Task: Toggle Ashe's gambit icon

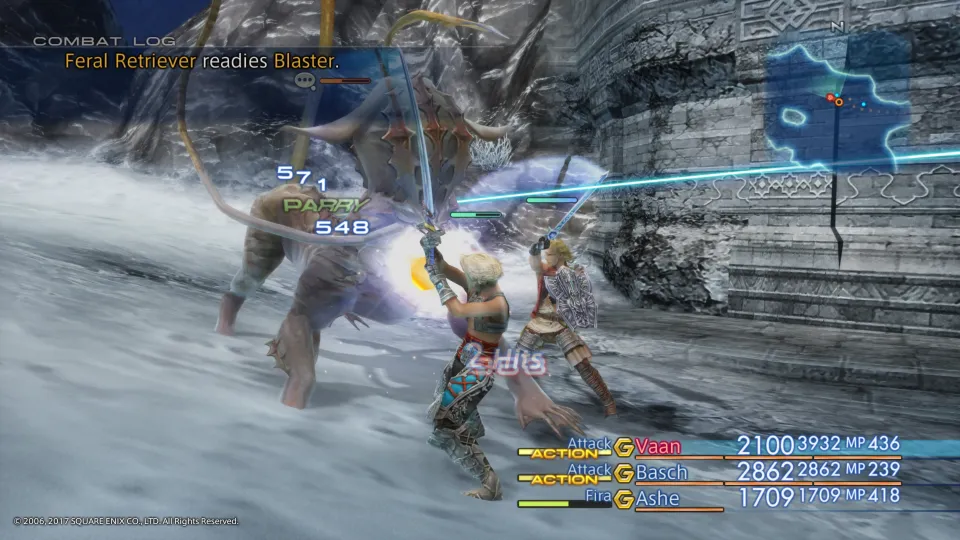Action: pos(624,498)
